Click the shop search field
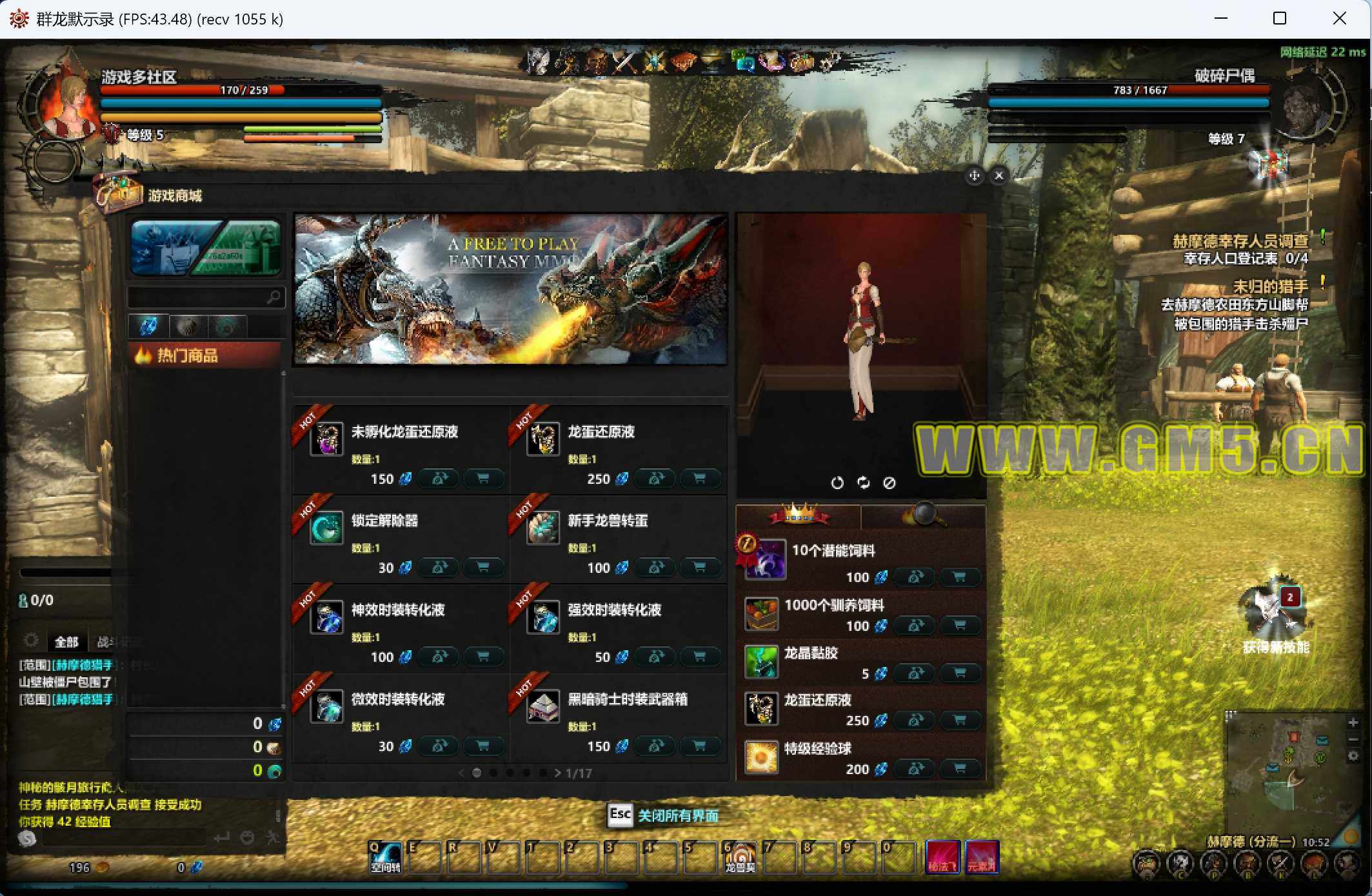Viewport: 1372px width, 896px height. tap(199, 297)
